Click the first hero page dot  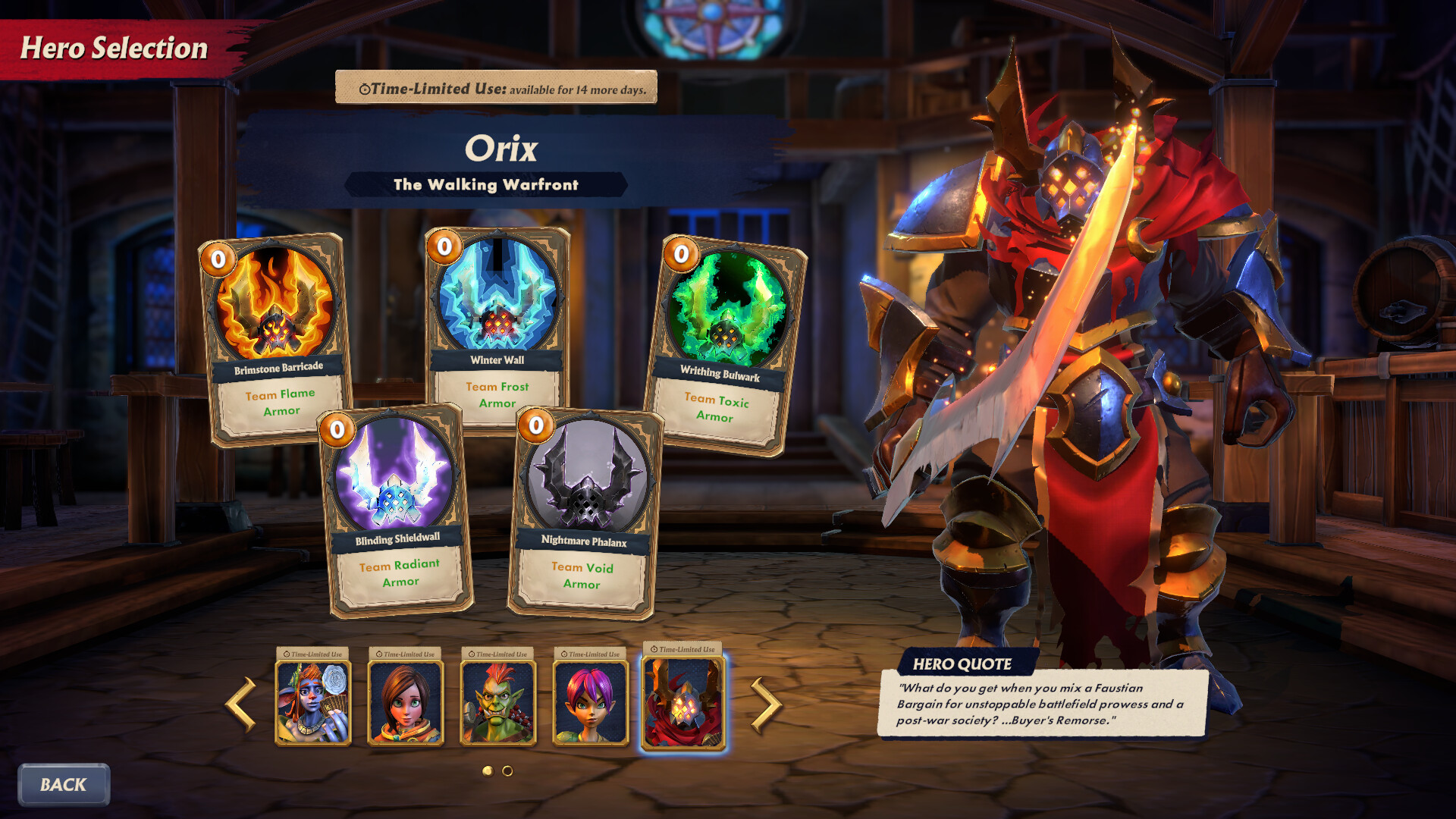tap(488, 770)
